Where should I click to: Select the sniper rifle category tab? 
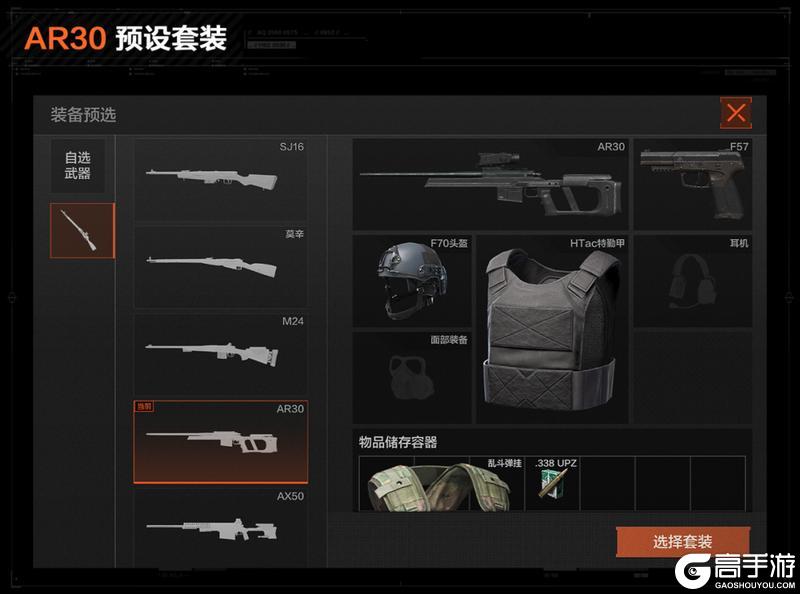[x=82, y=230]
